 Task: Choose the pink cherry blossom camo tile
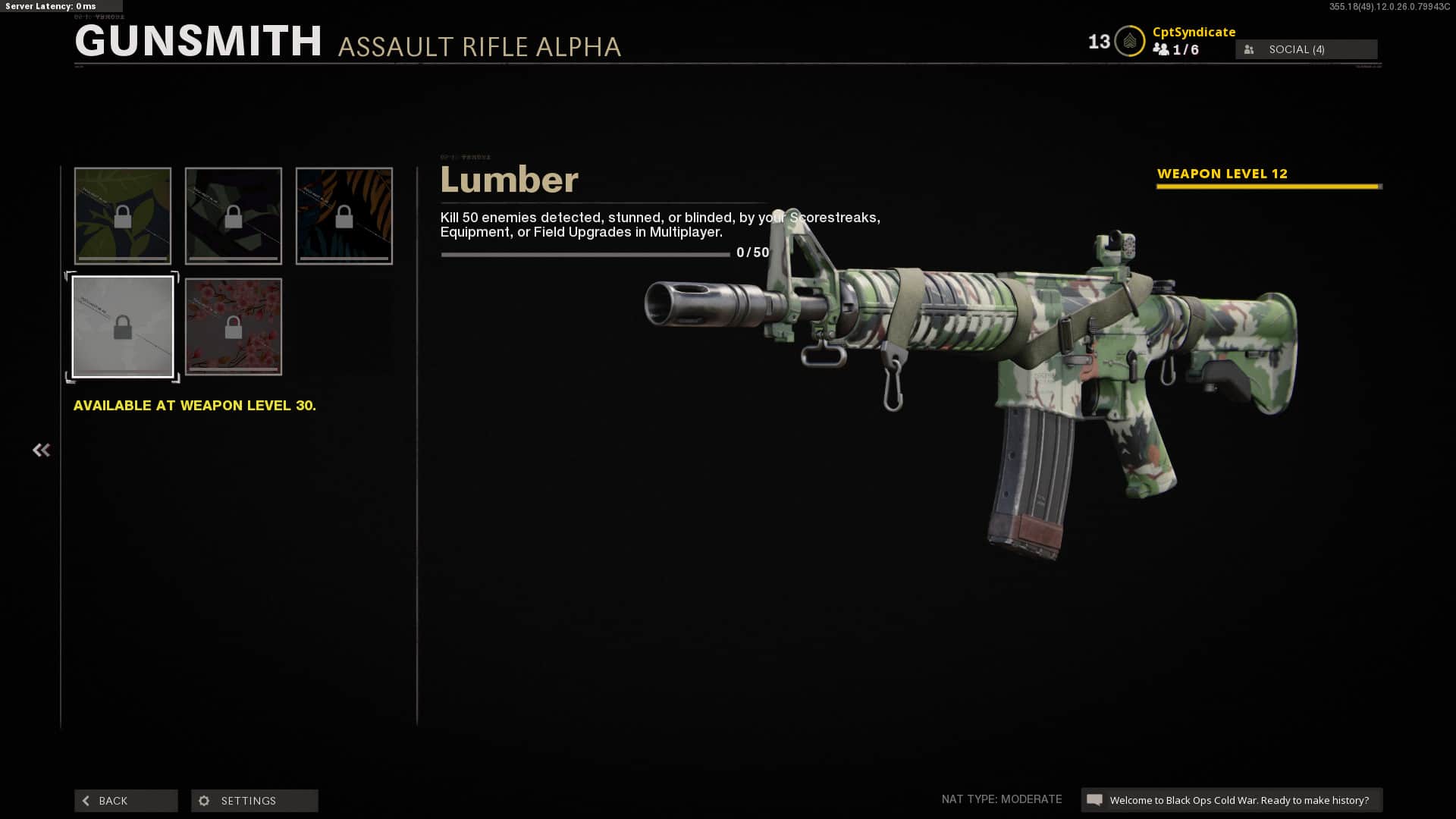[x=234, y=327]
